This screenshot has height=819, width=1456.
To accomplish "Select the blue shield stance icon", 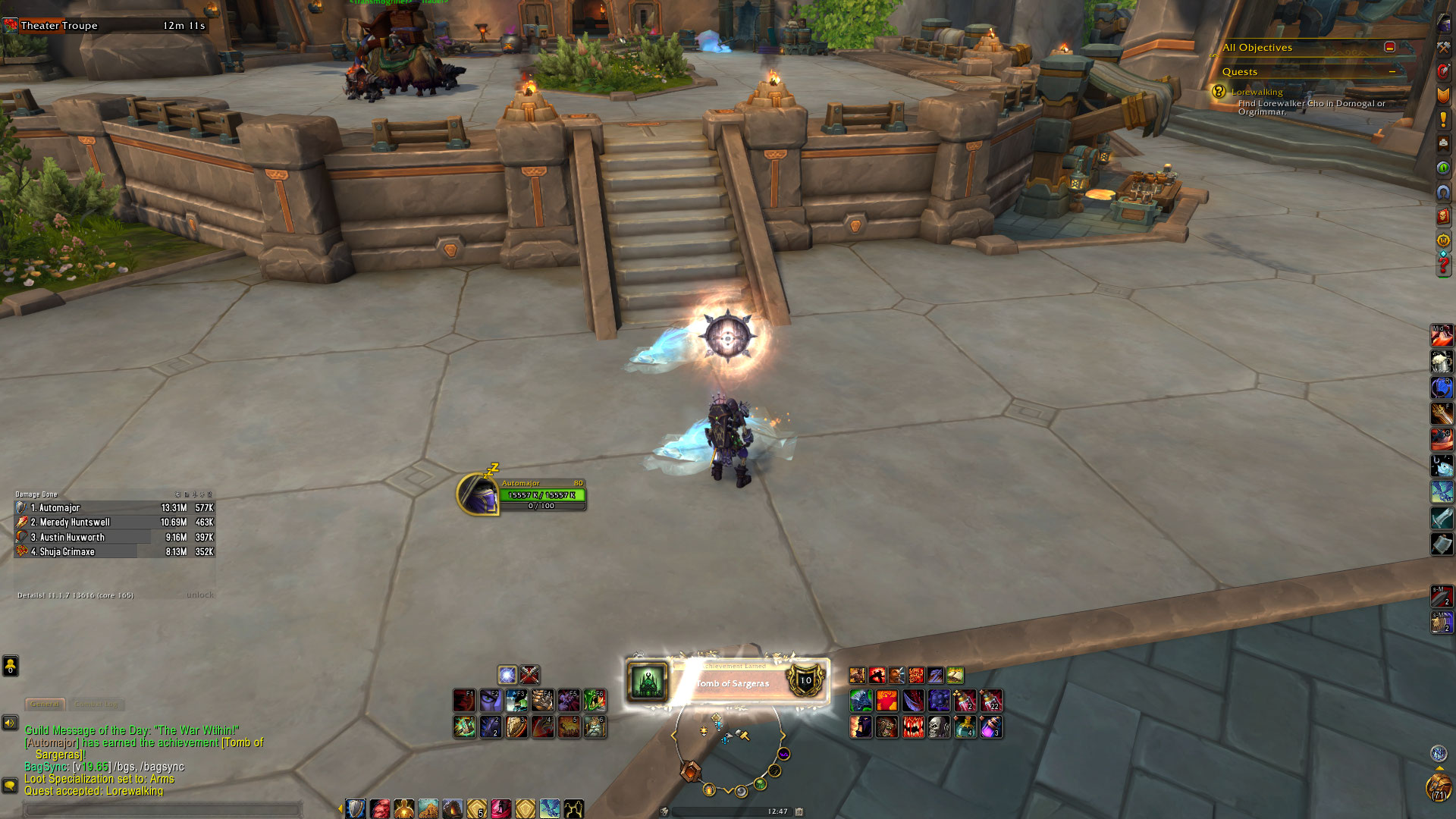I will [356, 809].
